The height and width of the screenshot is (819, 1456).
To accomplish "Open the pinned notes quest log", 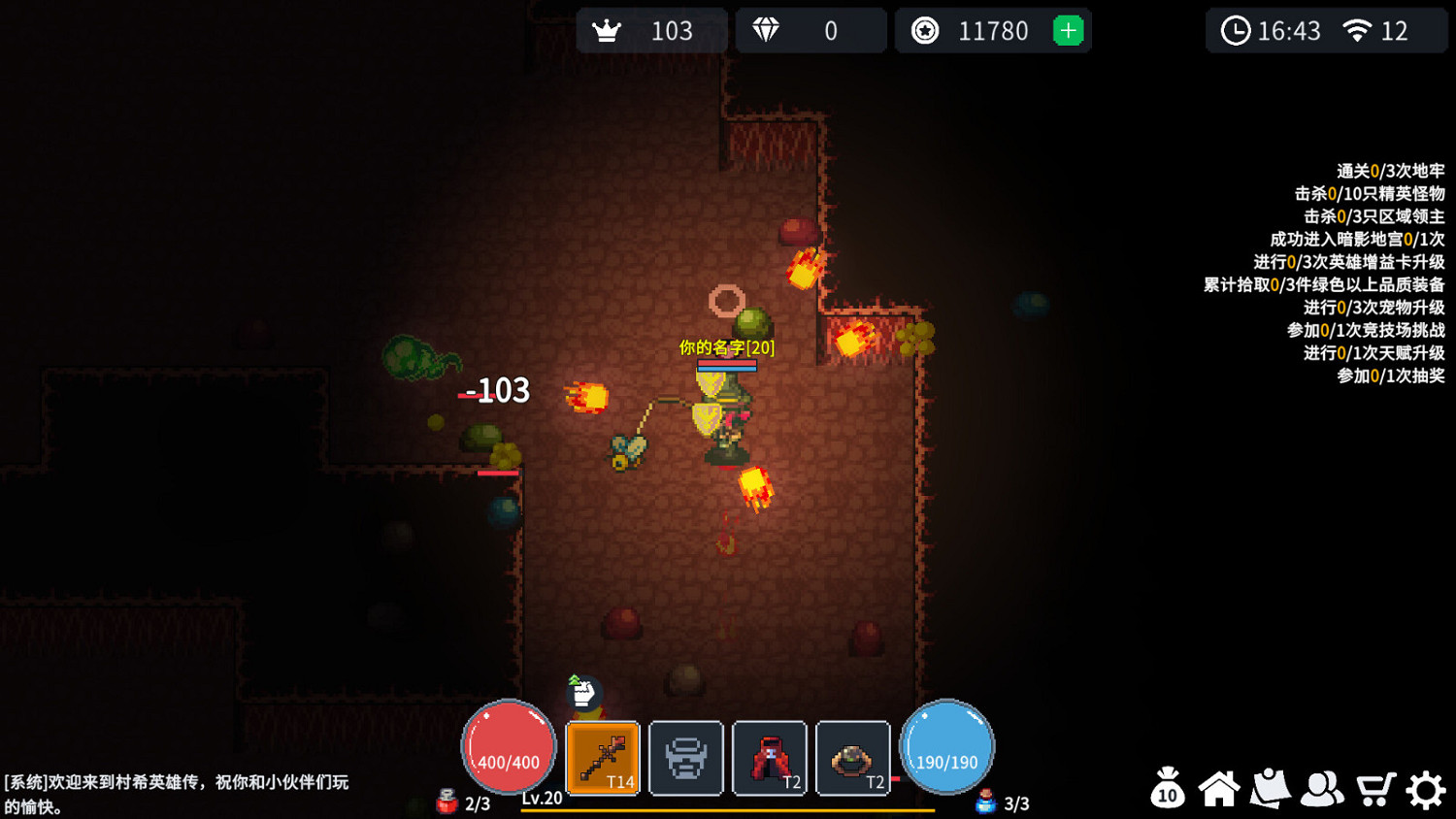I will tap(1271, 789).
